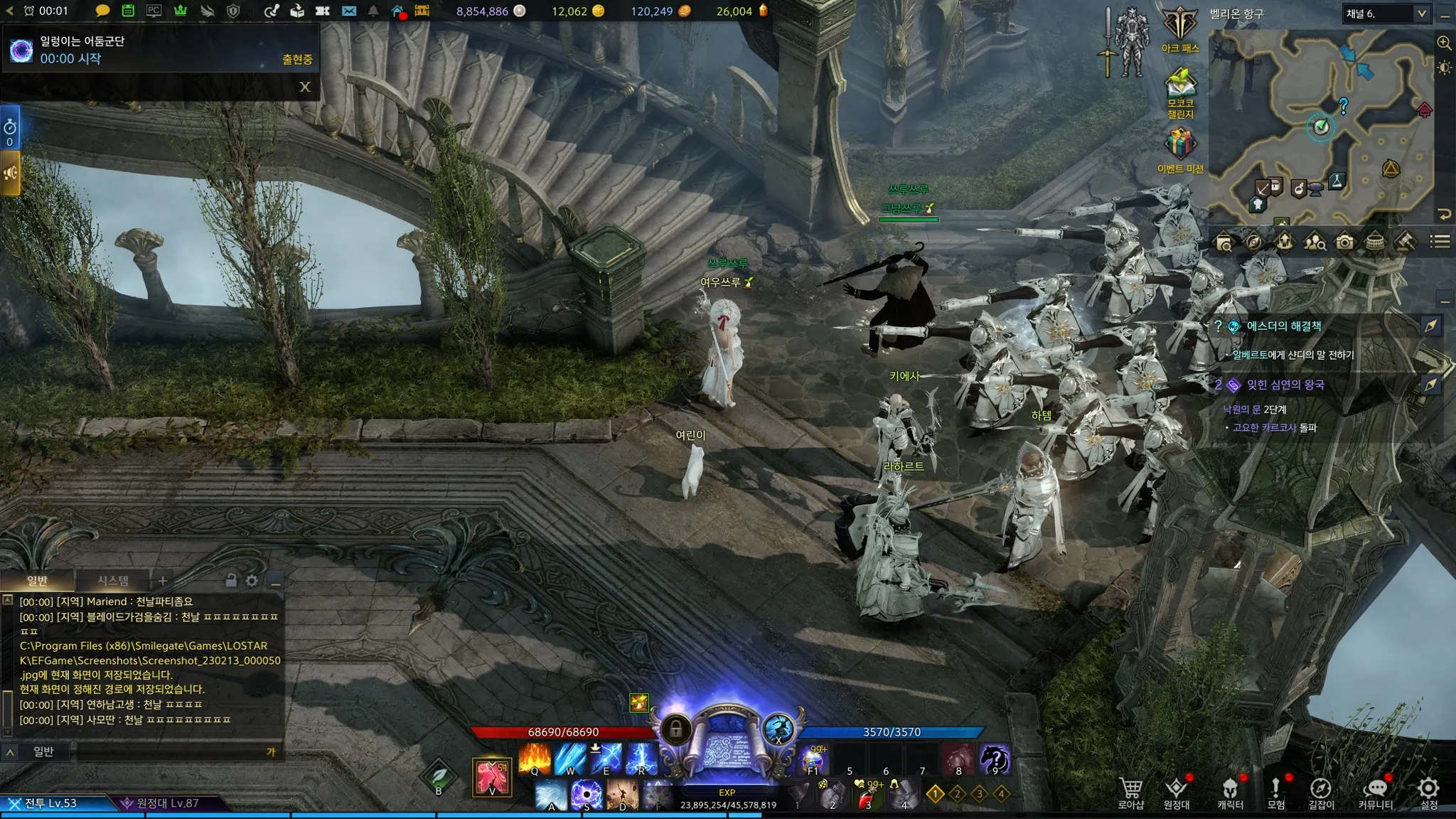Open the 이벤트 미션 gift box
The width and height of the screenshot is (1456, 819).
1180,146
